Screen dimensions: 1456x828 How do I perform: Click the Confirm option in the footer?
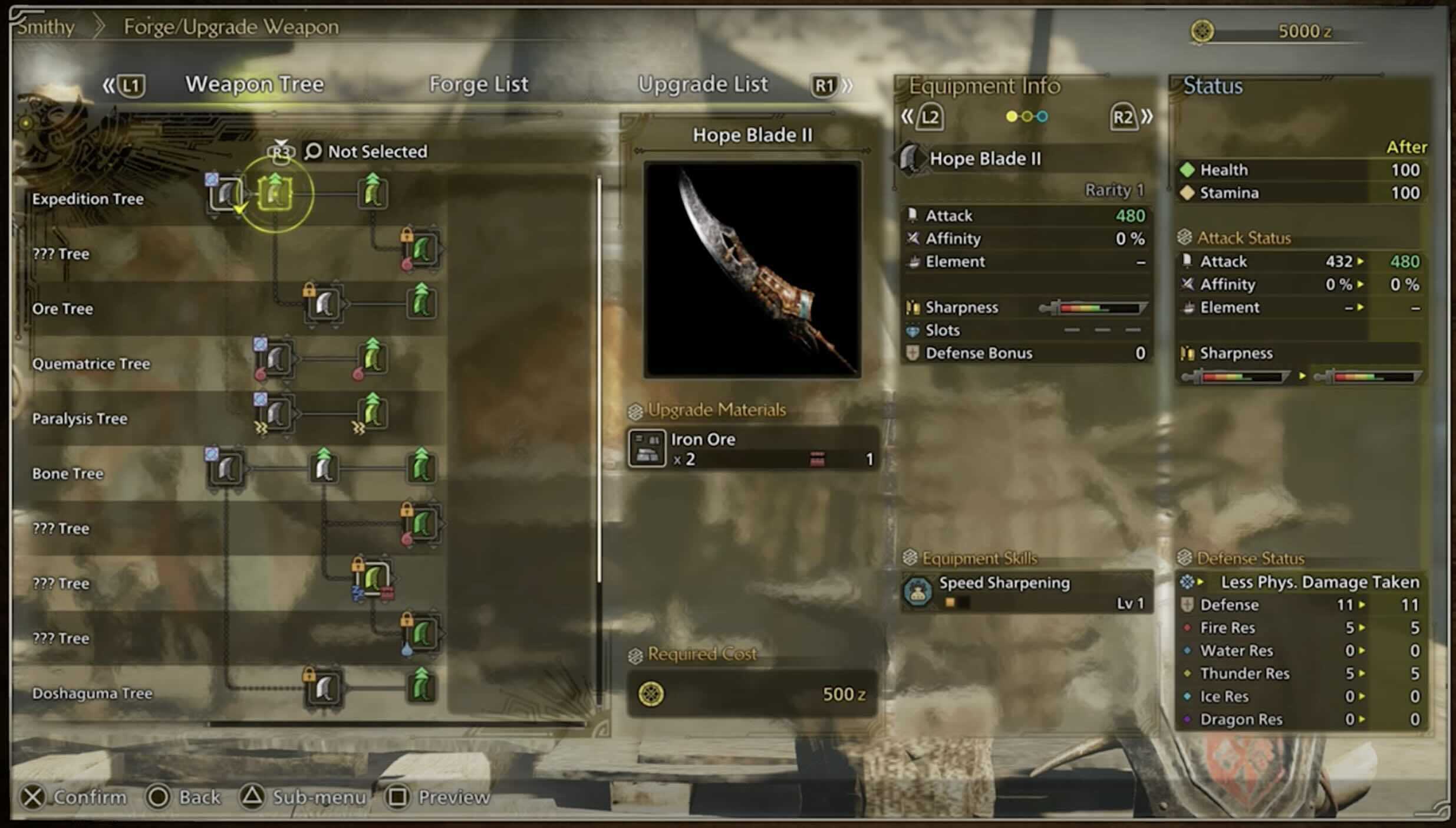click(x=74, y=797)
